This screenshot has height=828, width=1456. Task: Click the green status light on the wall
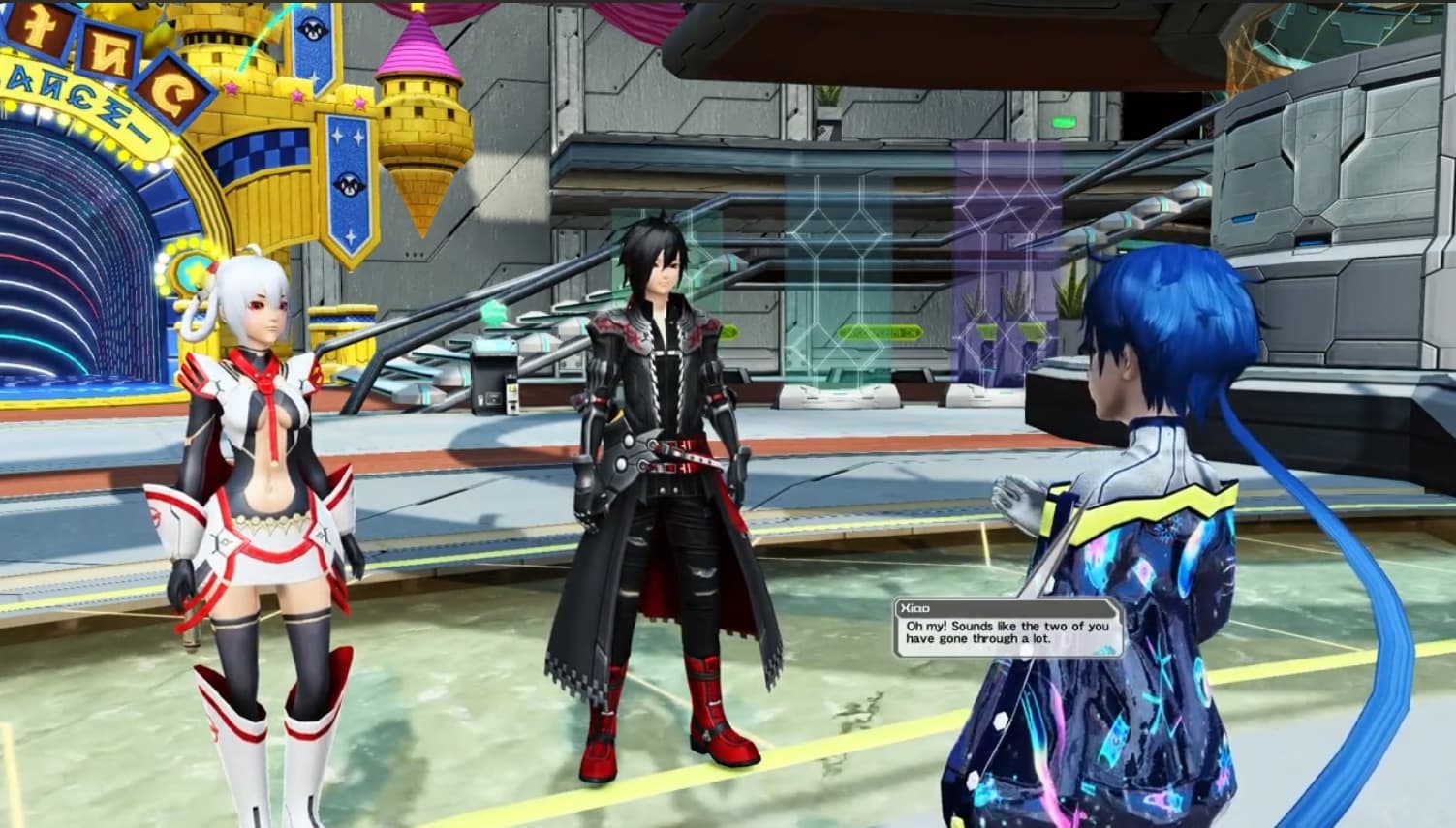tap(1065, 123)
